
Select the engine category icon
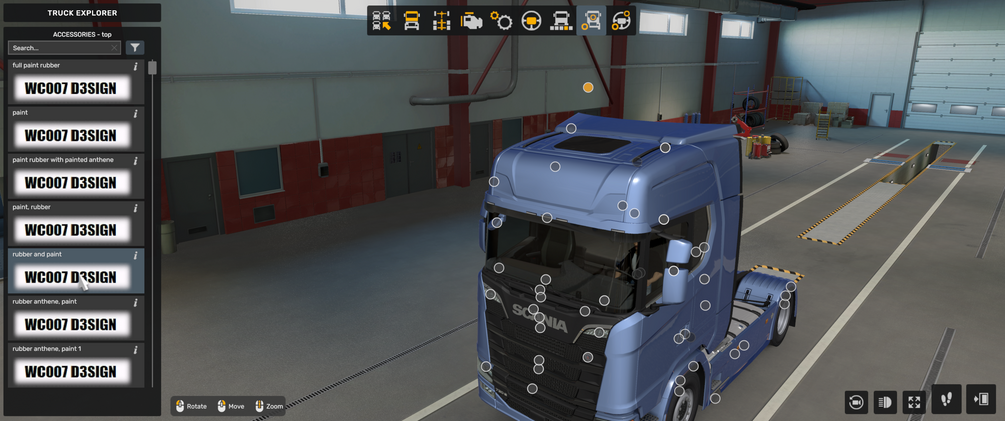click(x=471, y=21)
